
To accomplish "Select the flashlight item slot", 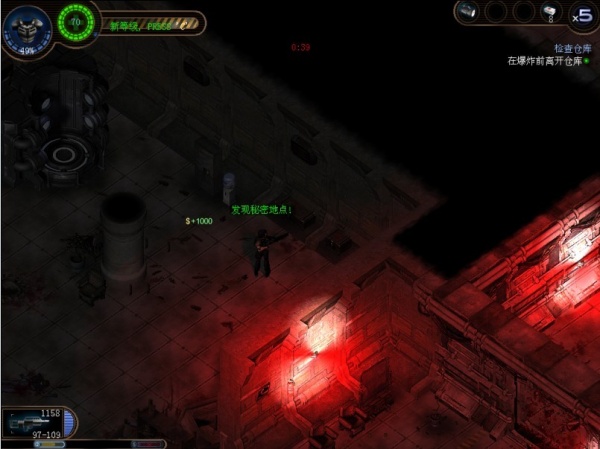I will [x=468, y=12].
